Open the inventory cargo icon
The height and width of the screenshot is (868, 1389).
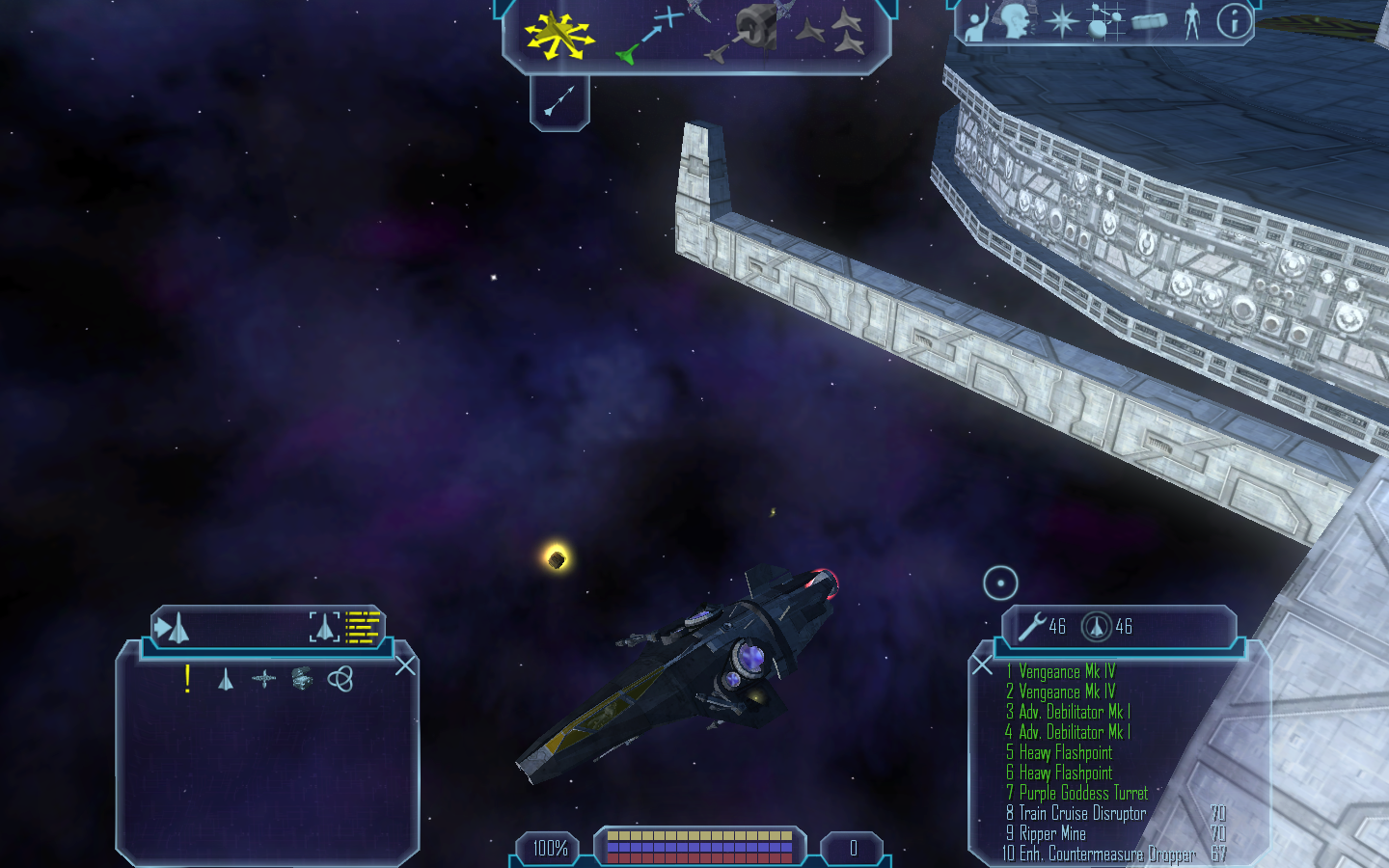point(1149,21)
